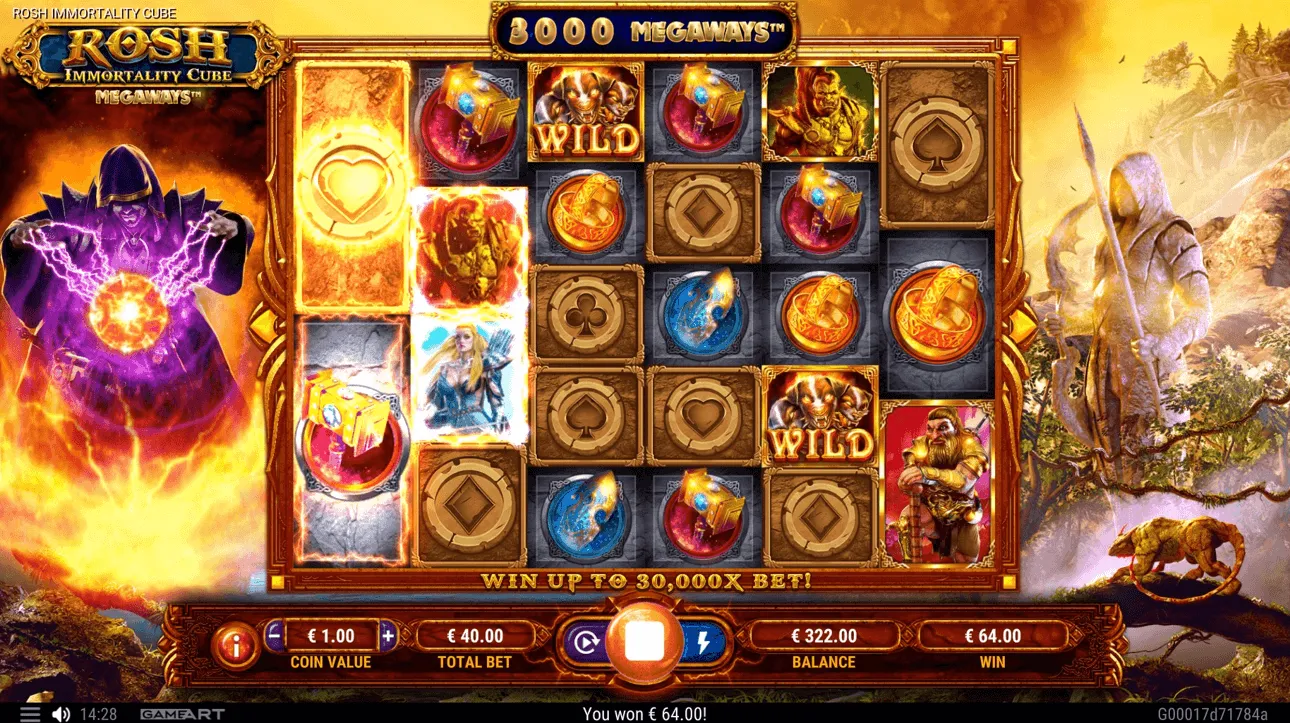The image size is (1290, 723).
Task: Check the Balance amount display
Action: click(x=824, y=633)
